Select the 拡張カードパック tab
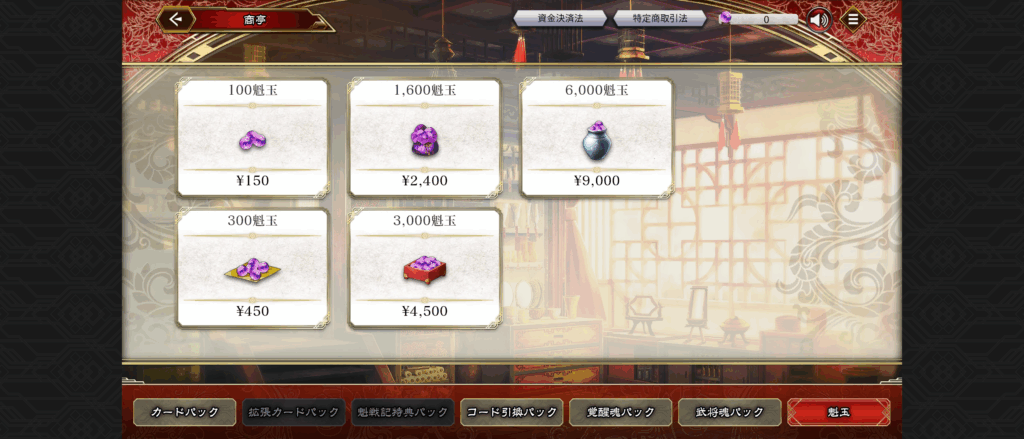Viewport: 1024px width, 439px height. click(294, 412)
